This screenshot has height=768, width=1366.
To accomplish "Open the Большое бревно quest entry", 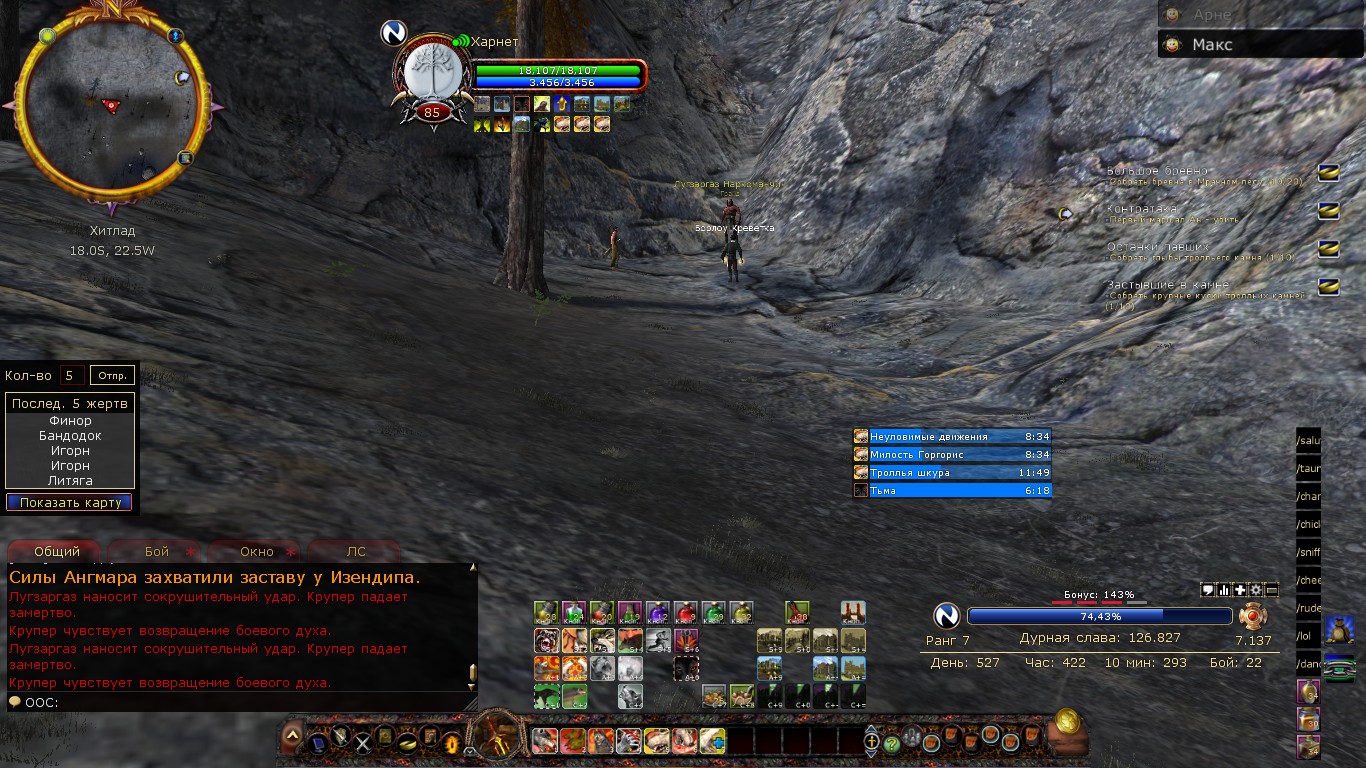I will (1157, 171).
